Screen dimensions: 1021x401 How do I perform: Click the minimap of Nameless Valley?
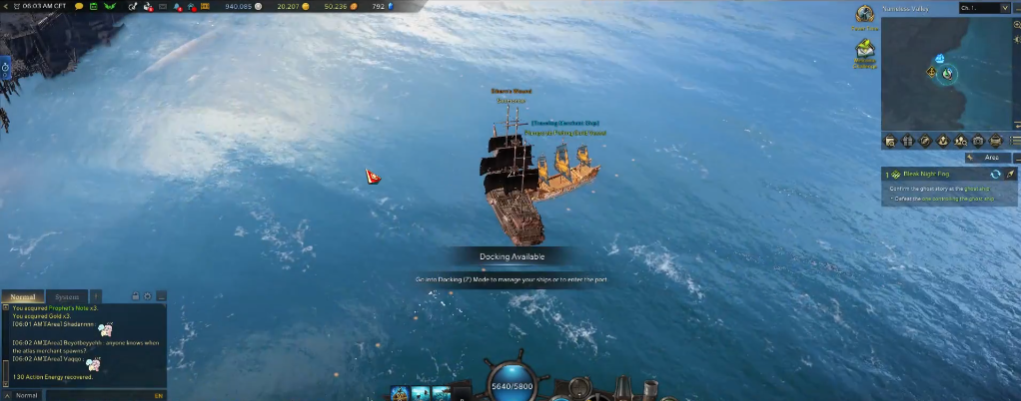tap(945, 73)
